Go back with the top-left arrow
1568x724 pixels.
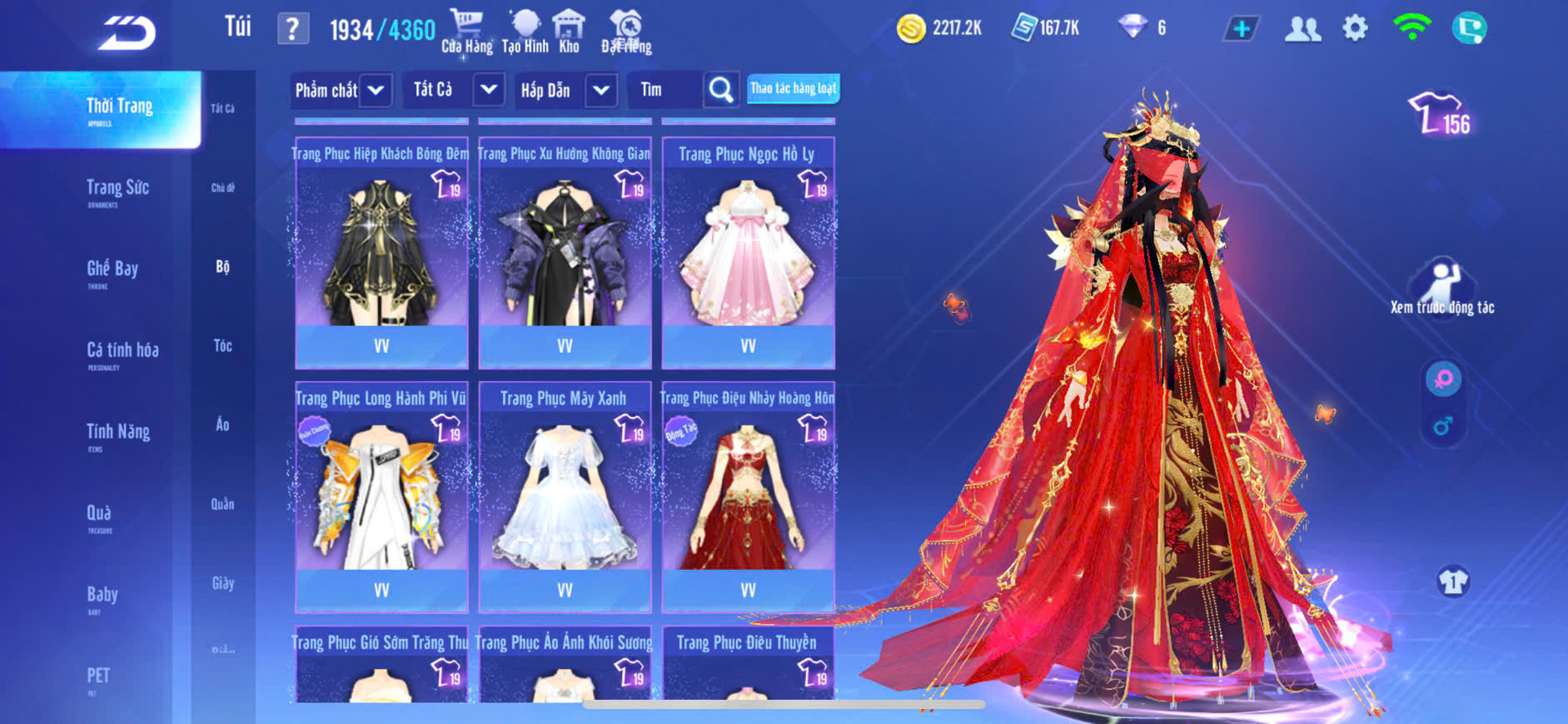127,33
